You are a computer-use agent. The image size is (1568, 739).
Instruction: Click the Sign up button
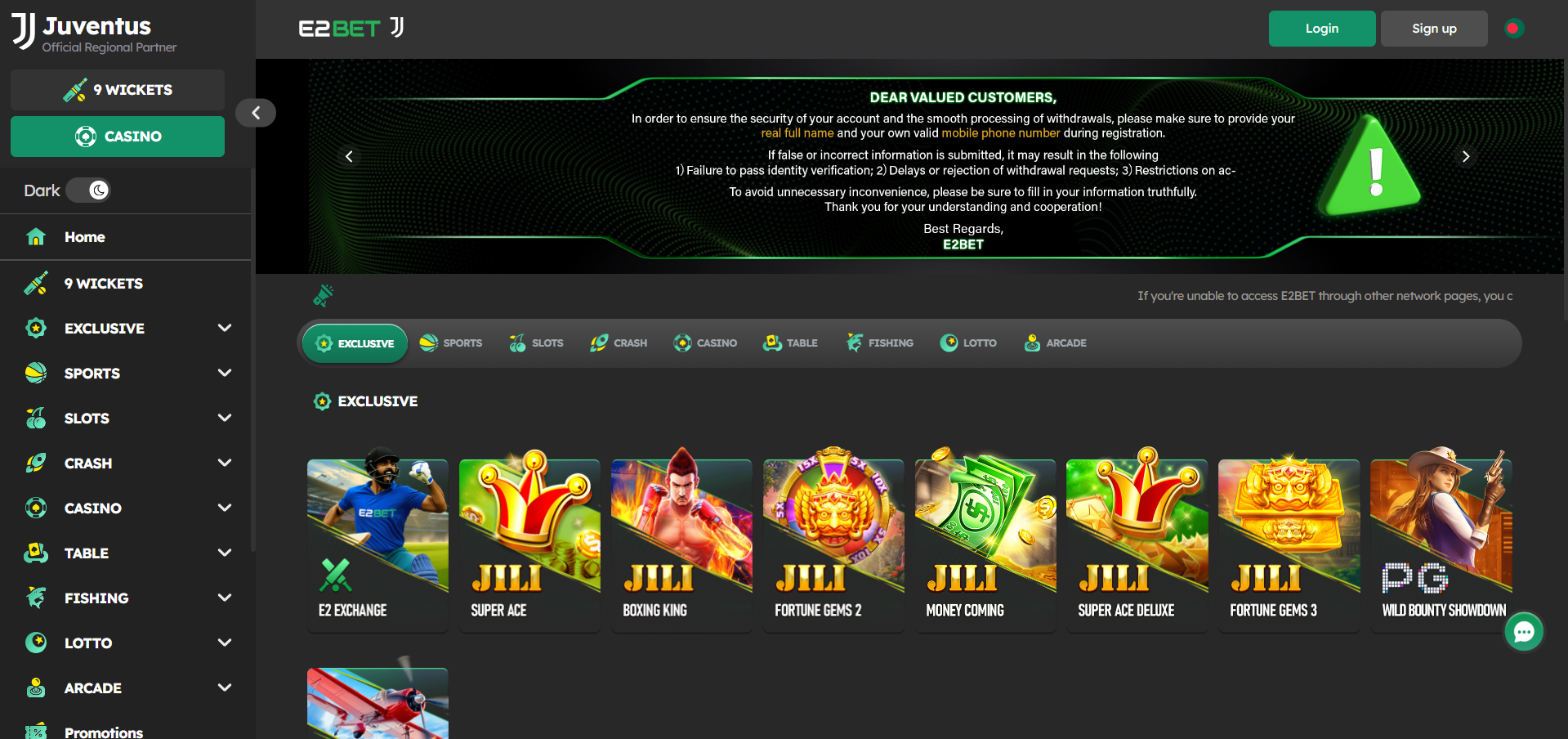click(1433, 28)
